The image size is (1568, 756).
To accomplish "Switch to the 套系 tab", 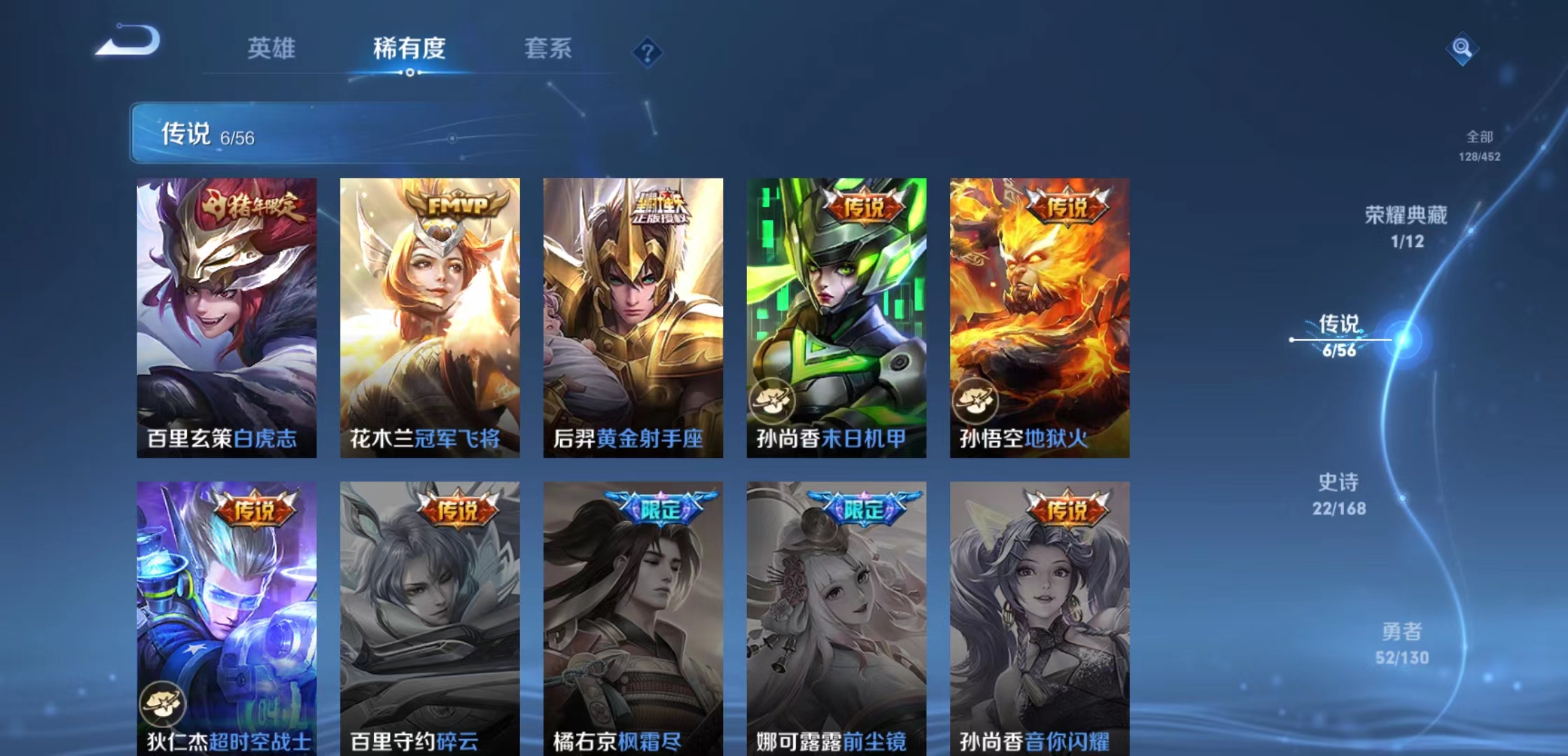I will (x=548, y=49).
